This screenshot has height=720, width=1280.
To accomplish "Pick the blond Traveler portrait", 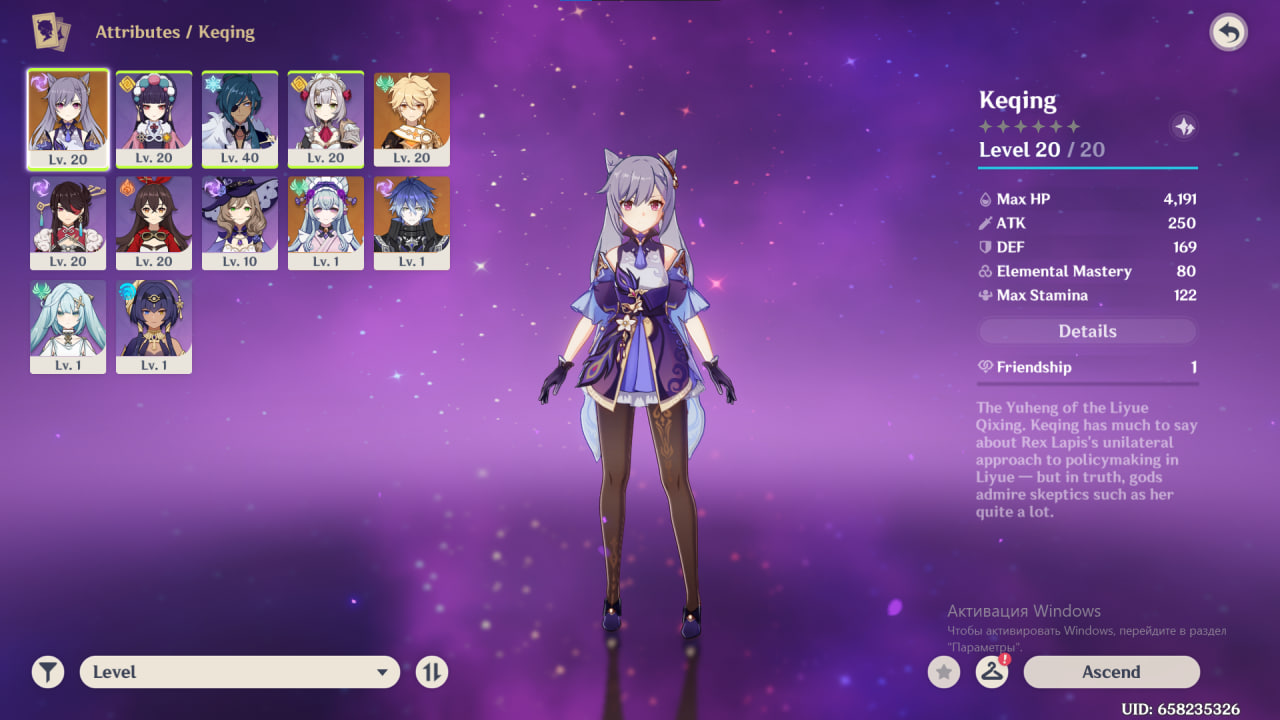I will 412,118.
